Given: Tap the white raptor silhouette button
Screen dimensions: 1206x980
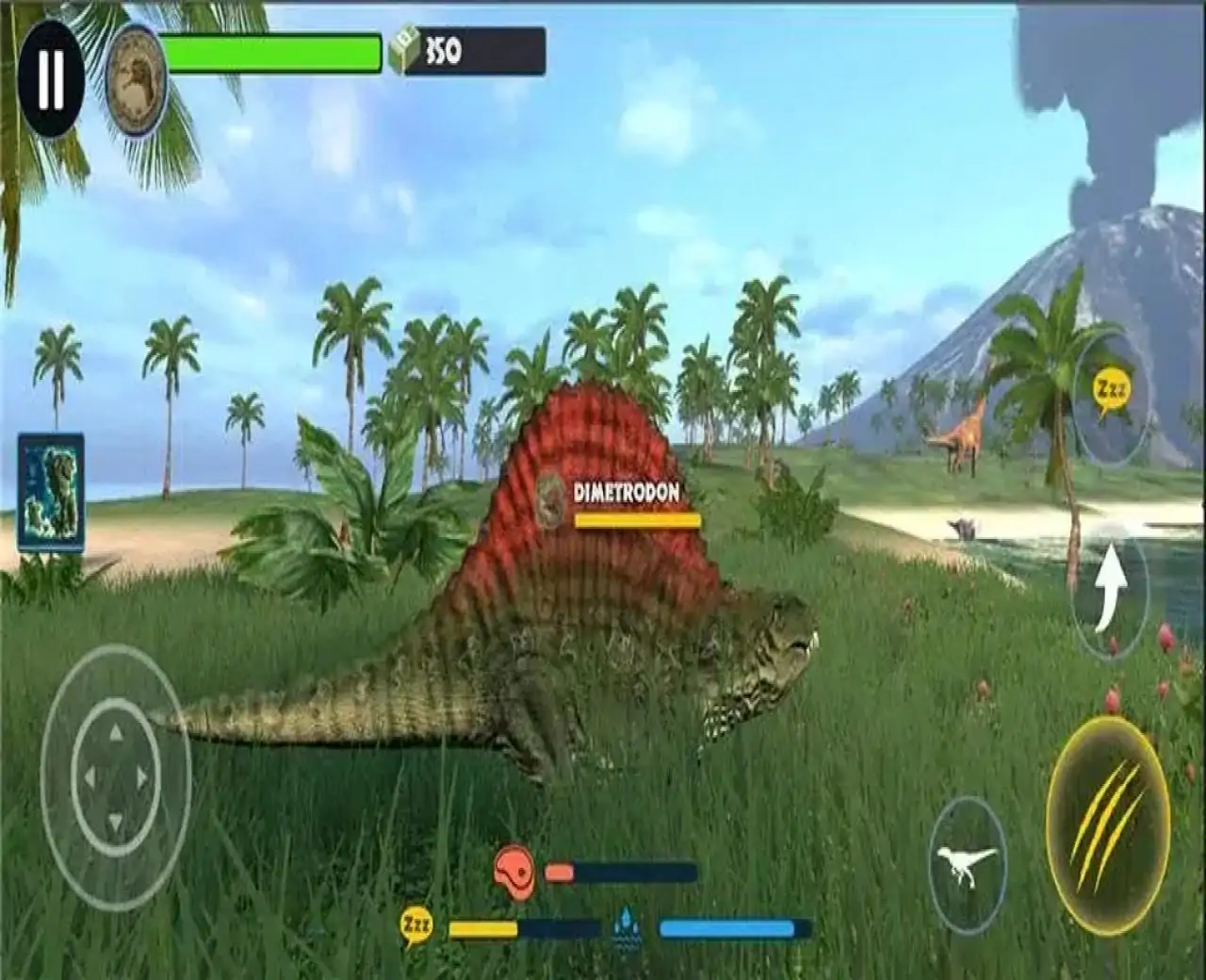Looking at the screenshot, I should click(x=967, y=866).
